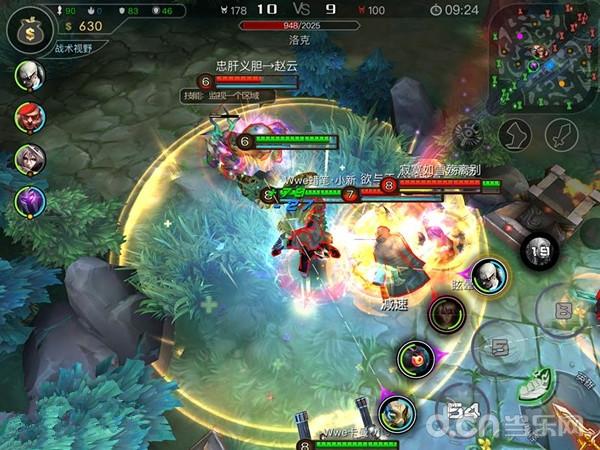This screenshot has height=450, width=600.
Task: Open the shop via the money bag icon
Action: (x=29, y=27)
